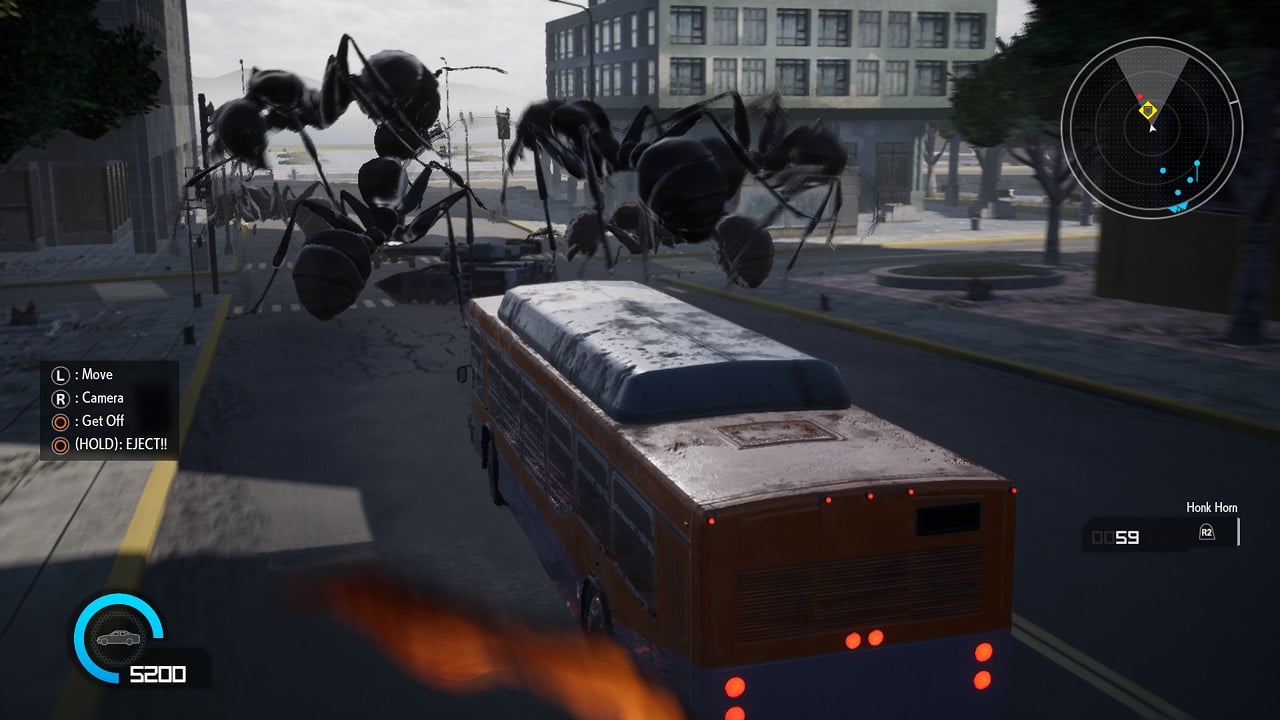Select the yellow objective marker on radar
1280x720 pixels.
pyautogui.click(x=1149, y=110)
